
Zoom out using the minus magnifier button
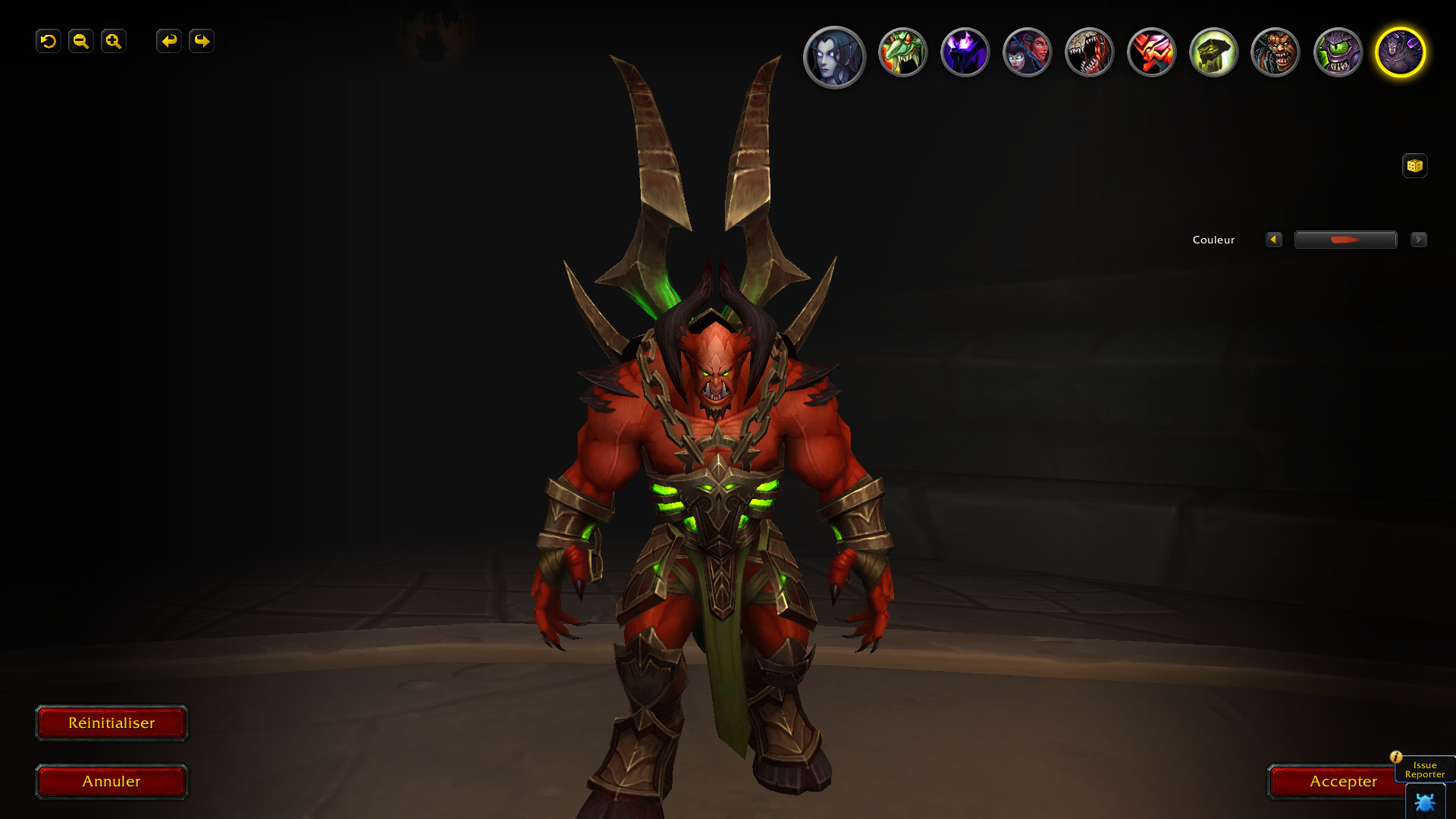click(81, 41)
